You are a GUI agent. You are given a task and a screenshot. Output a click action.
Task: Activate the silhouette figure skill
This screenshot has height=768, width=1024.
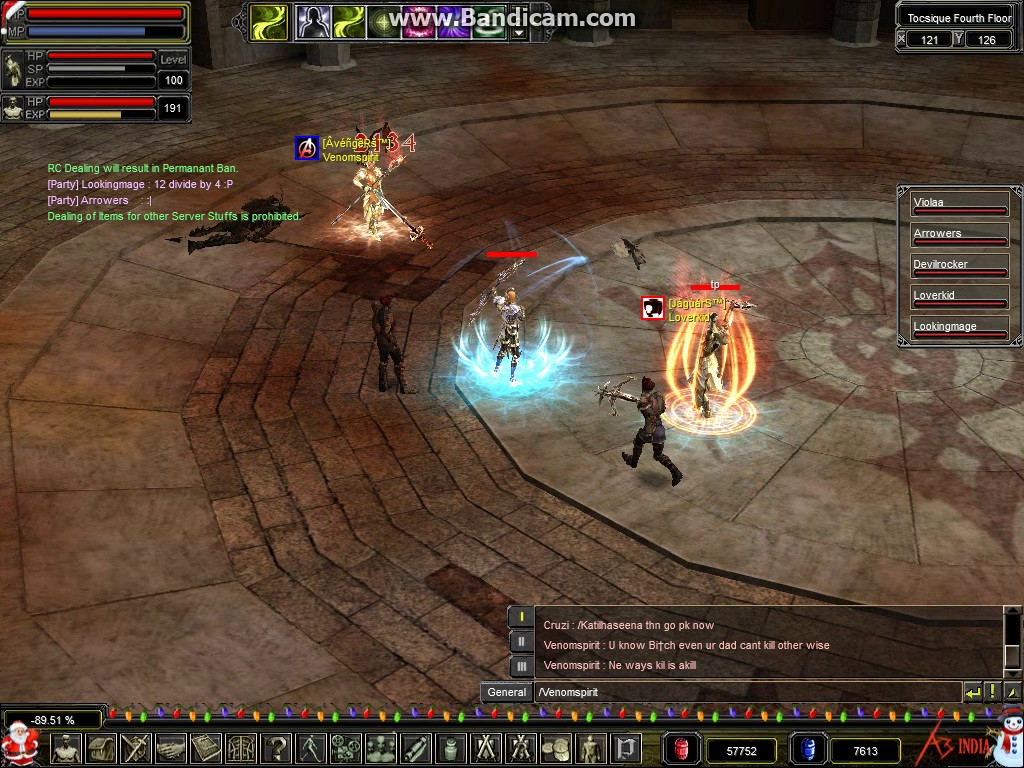[x=313, y=22]
